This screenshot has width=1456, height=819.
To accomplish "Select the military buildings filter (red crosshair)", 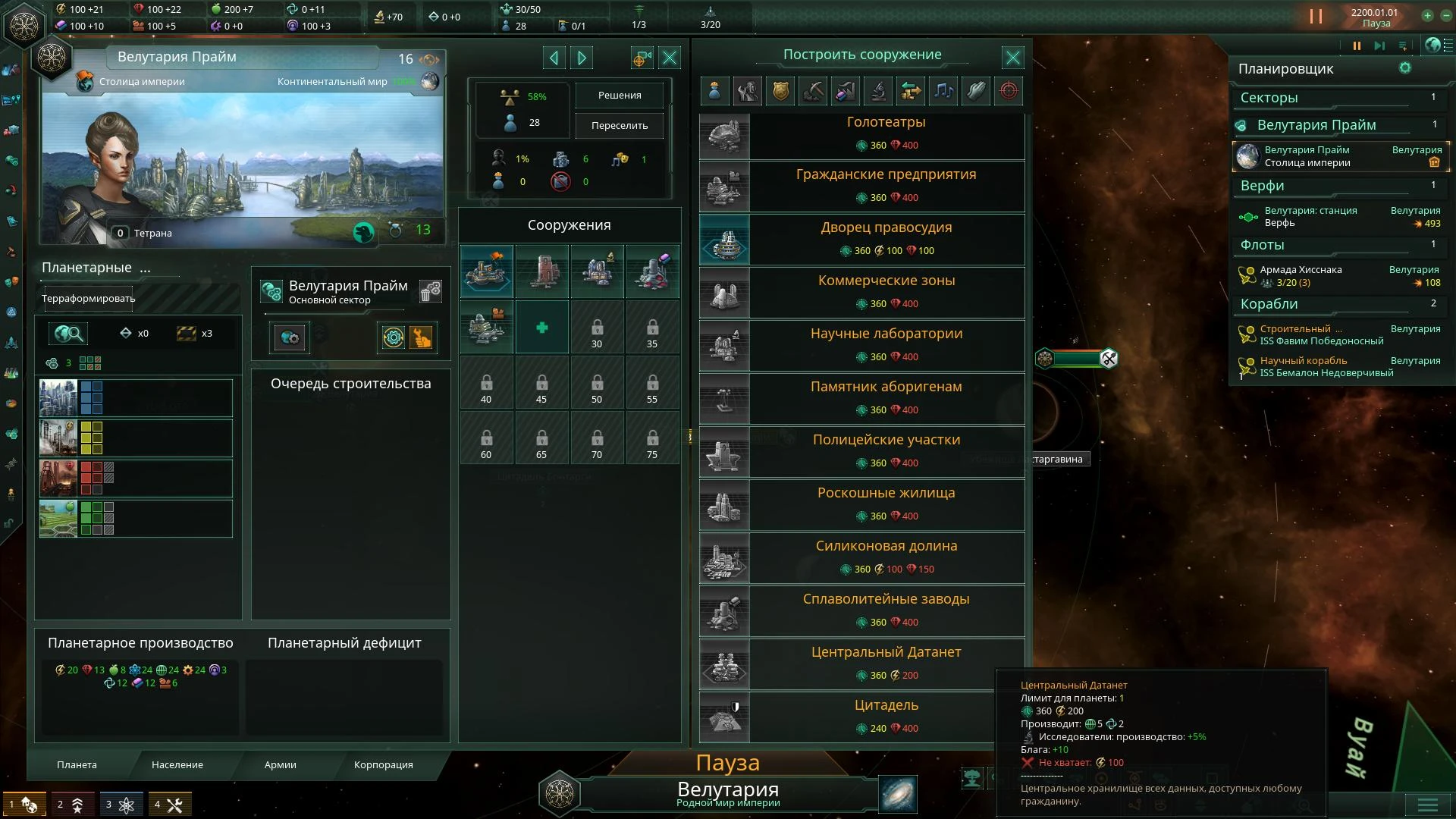I will [1009, 91].
